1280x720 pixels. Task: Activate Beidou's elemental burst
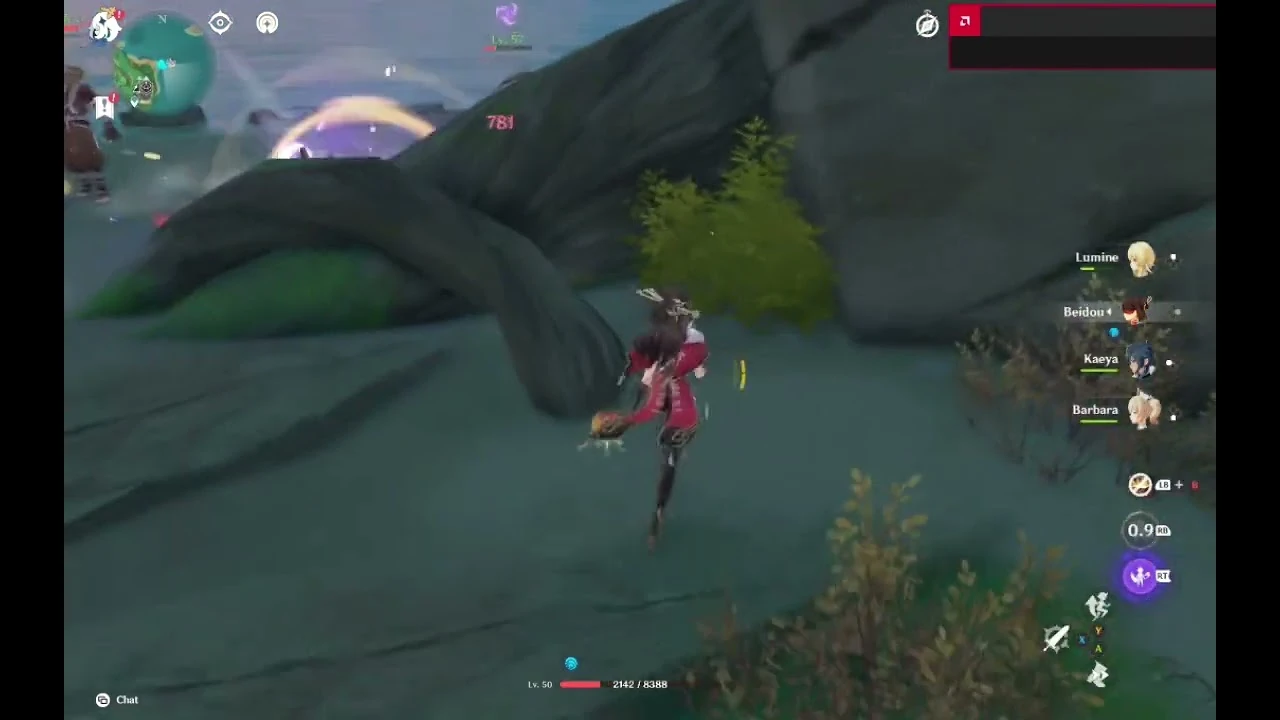tap(1141, 576)
